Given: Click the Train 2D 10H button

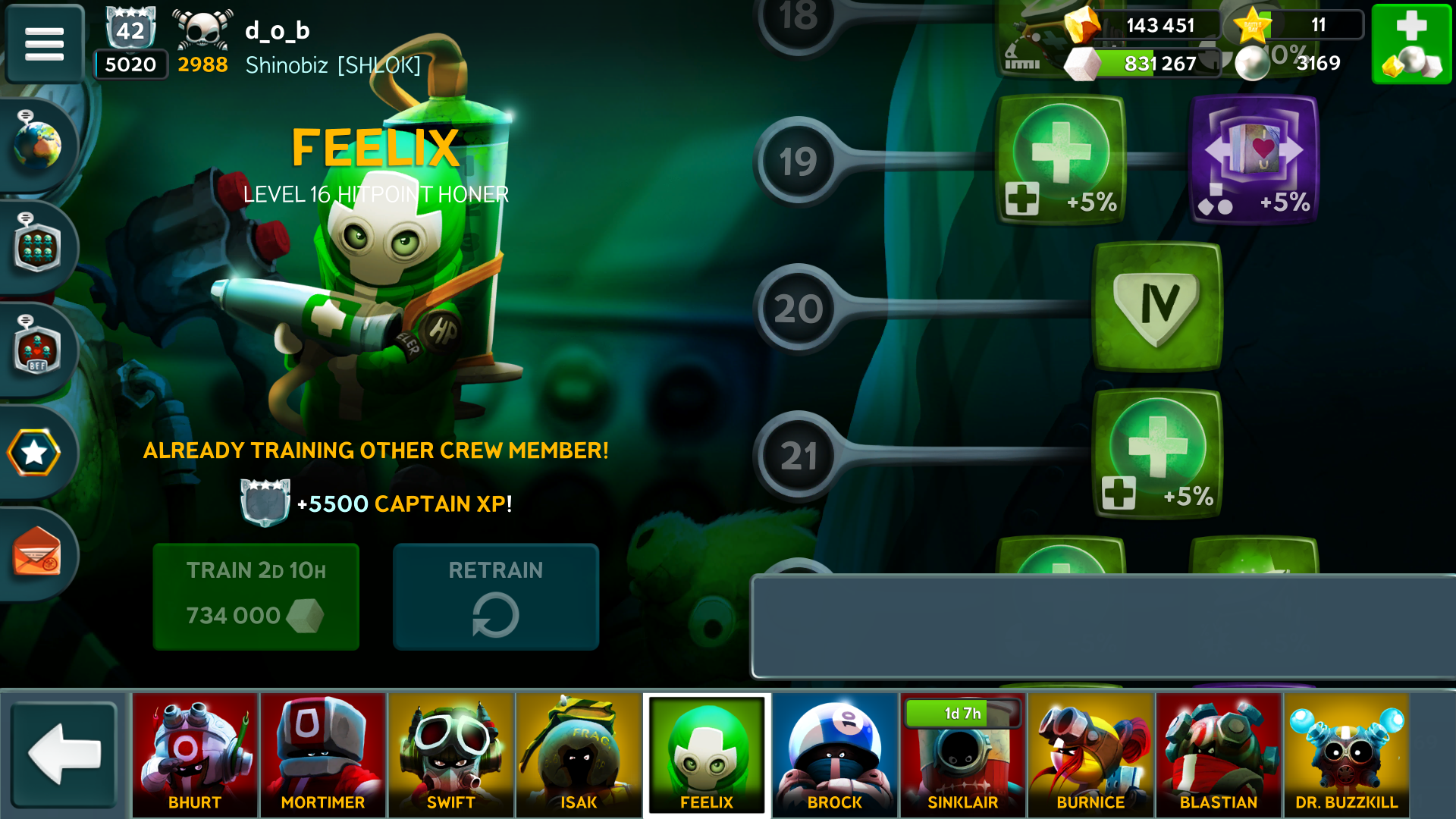Looking at the screenshot, I should [x=256, y=596].
